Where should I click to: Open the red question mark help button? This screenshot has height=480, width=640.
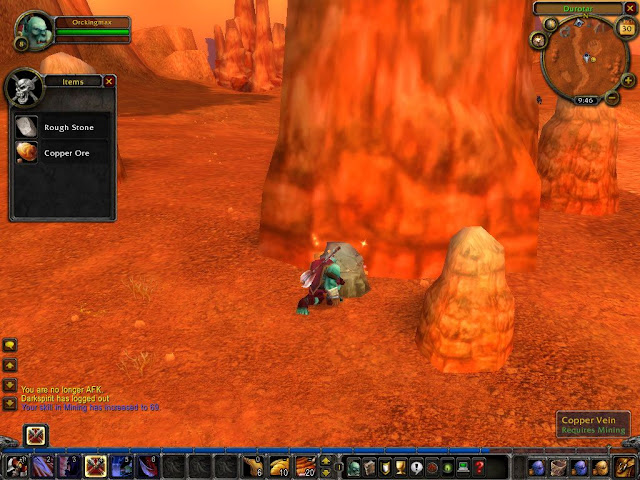click(479, 467)
